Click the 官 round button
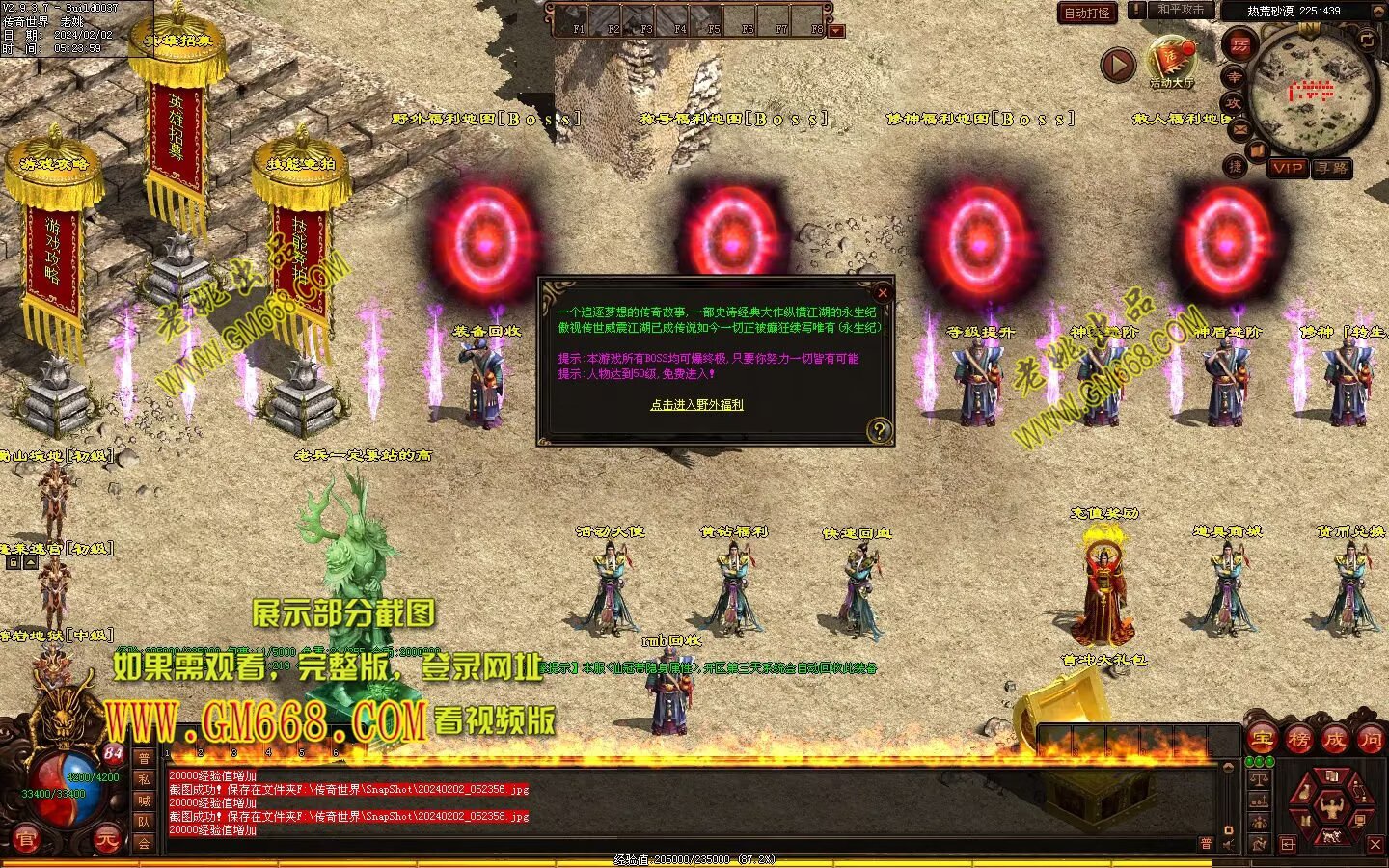 tap(26, 841)
